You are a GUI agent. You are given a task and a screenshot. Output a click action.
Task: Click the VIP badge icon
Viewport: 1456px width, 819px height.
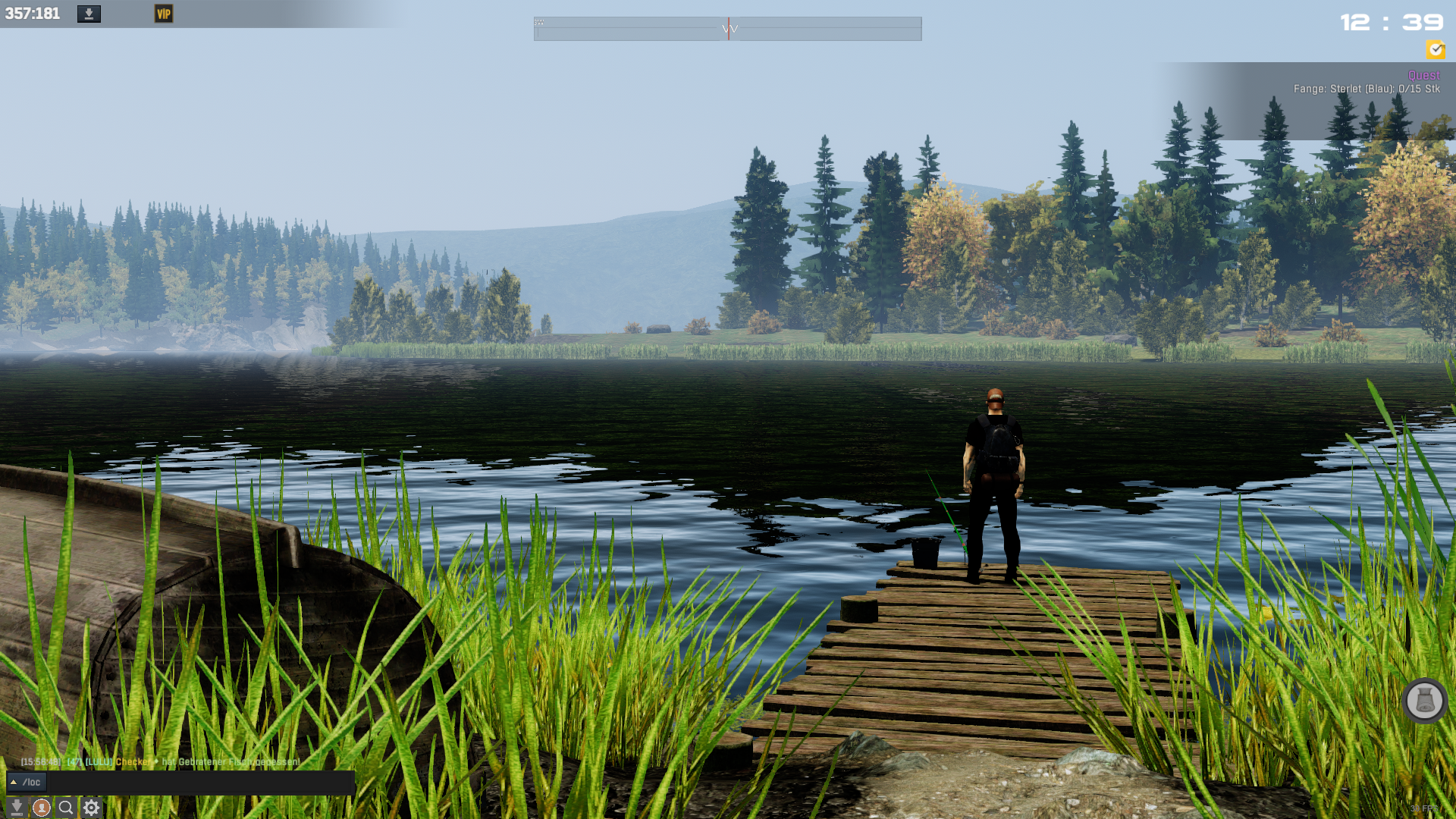click(x=164, y=14)
